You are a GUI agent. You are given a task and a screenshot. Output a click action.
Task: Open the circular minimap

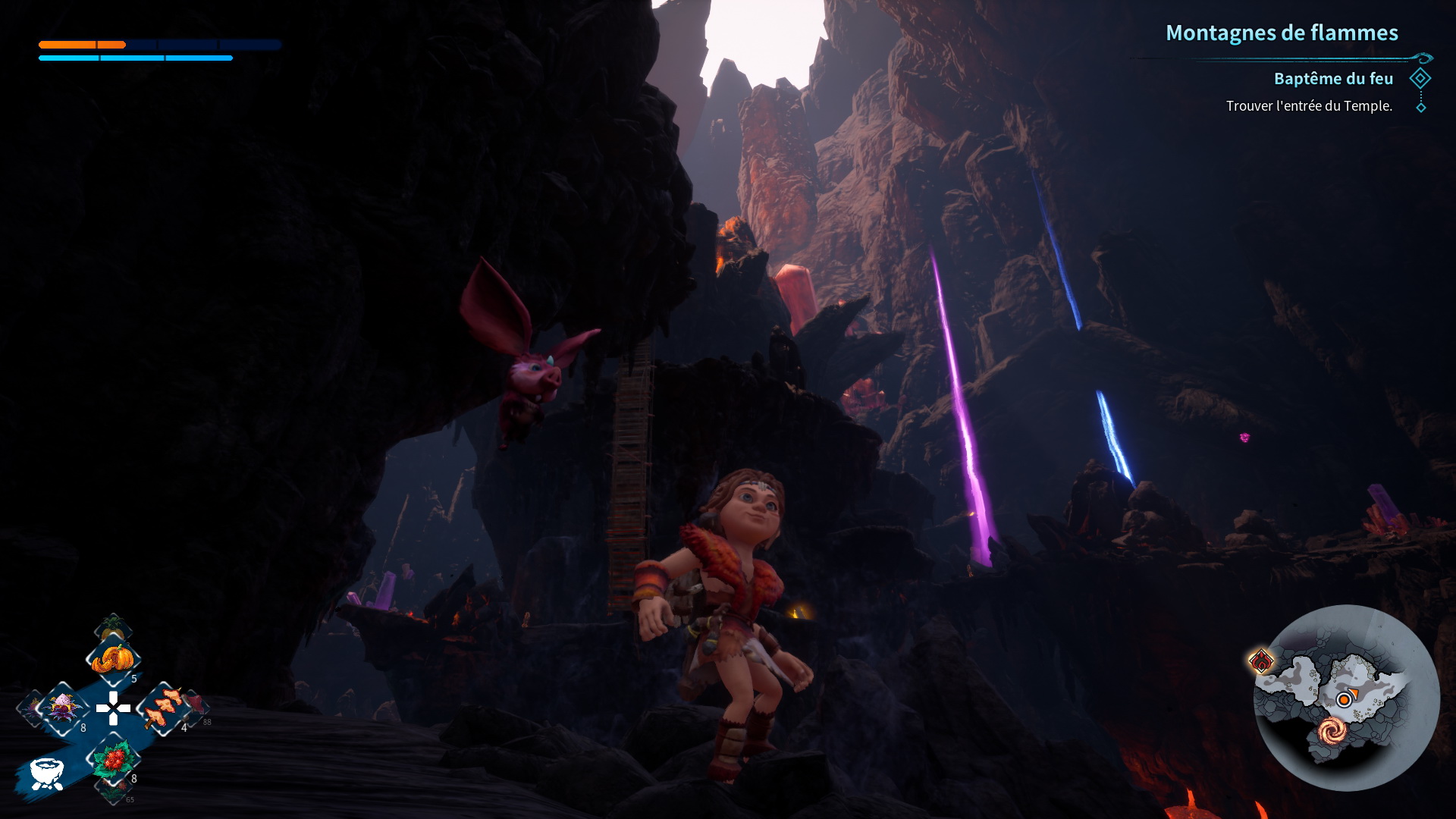pos(1346,698)
